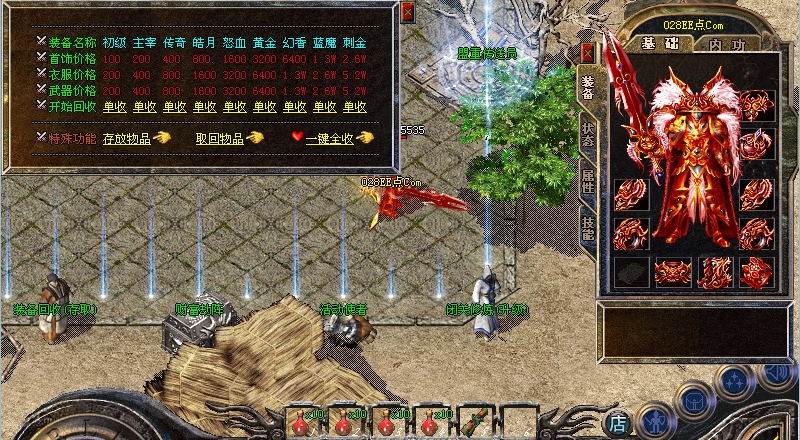Switch to the 基础 tab
The image size is (800, 440).
coord(660,44)
